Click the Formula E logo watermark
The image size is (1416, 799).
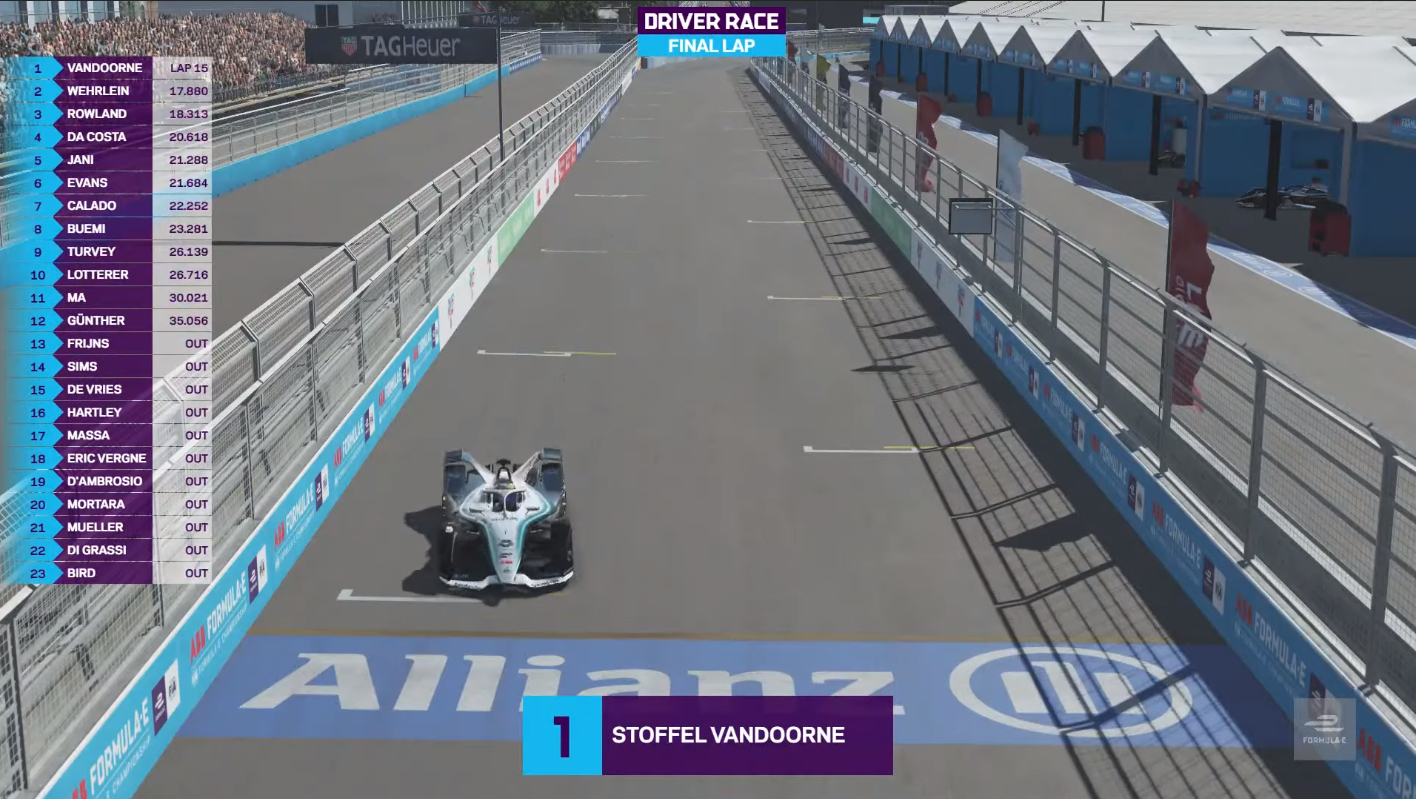coord(1324,729)
